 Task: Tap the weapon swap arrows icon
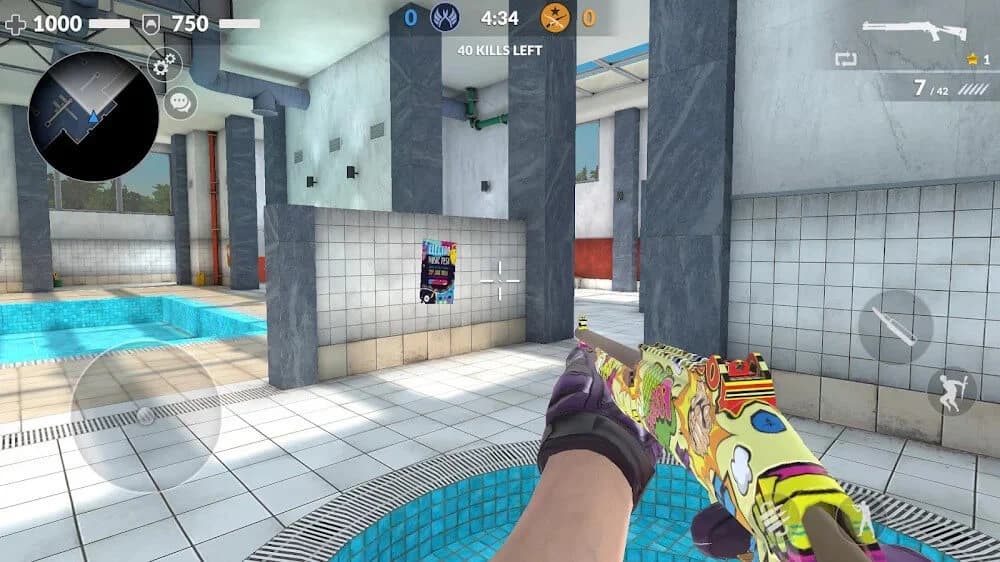coord(845,59)
